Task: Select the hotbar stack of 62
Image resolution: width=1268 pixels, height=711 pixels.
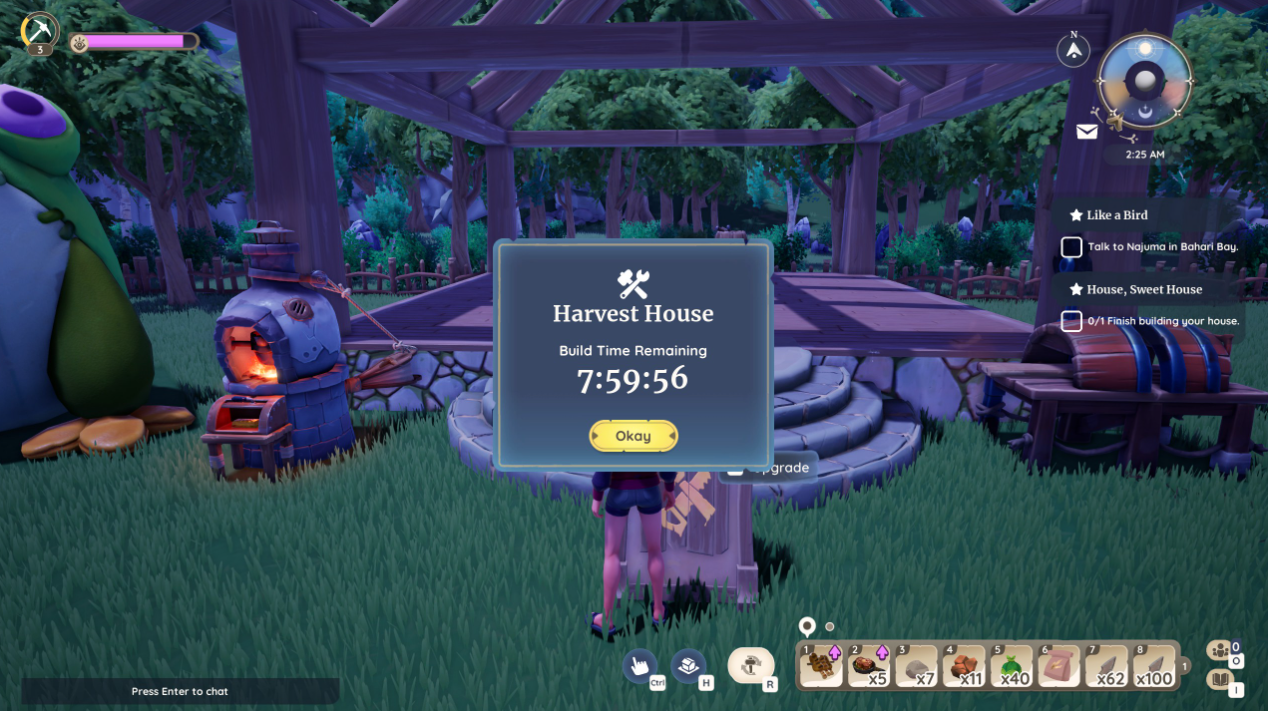Action: pyautogui.click(x=1105, y=665)
